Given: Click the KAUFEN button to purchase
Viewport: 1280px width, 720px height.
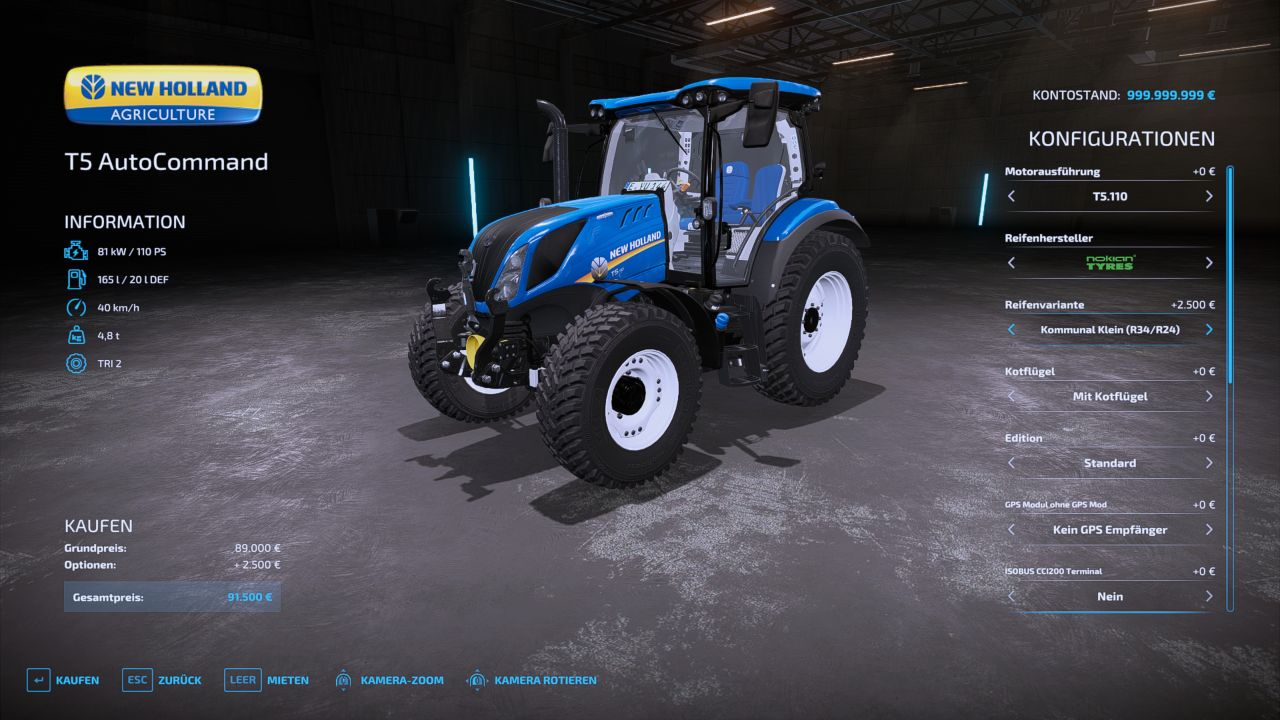Looking at the screenshot, I should (x=62, y=679).
